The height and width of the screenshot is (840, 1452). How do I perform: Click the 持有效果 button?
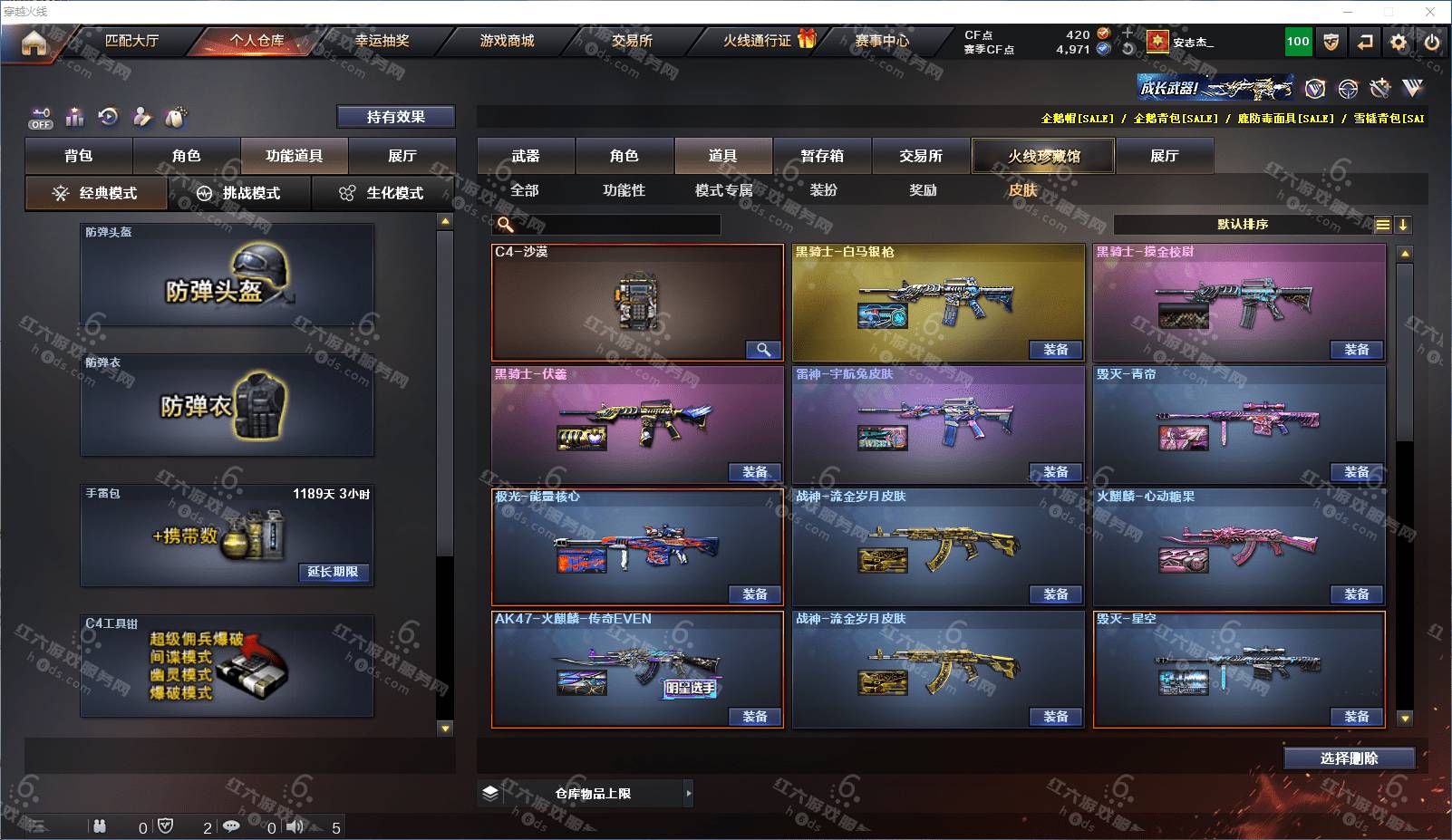tap(396, 117)
